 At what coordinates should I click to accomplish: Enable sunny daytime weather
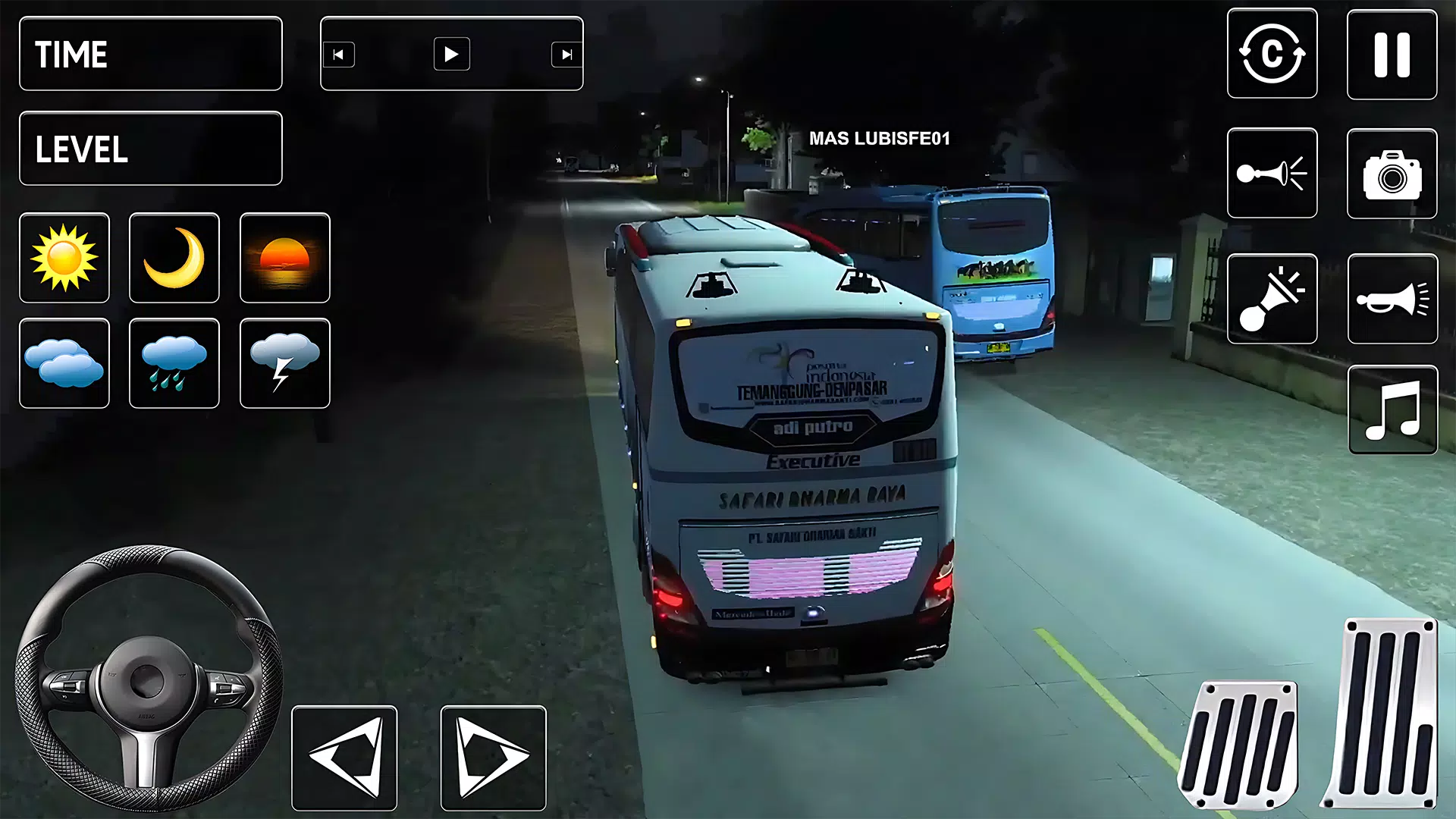pos(64,258)
